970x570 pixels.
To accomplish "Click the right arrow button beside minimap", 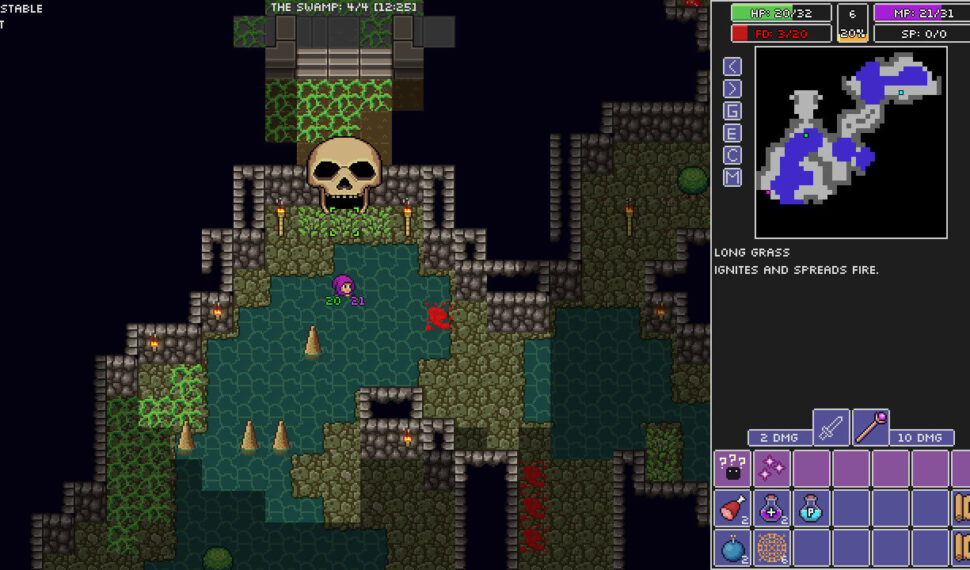I will pyautogui.click(x=733, y=88).
